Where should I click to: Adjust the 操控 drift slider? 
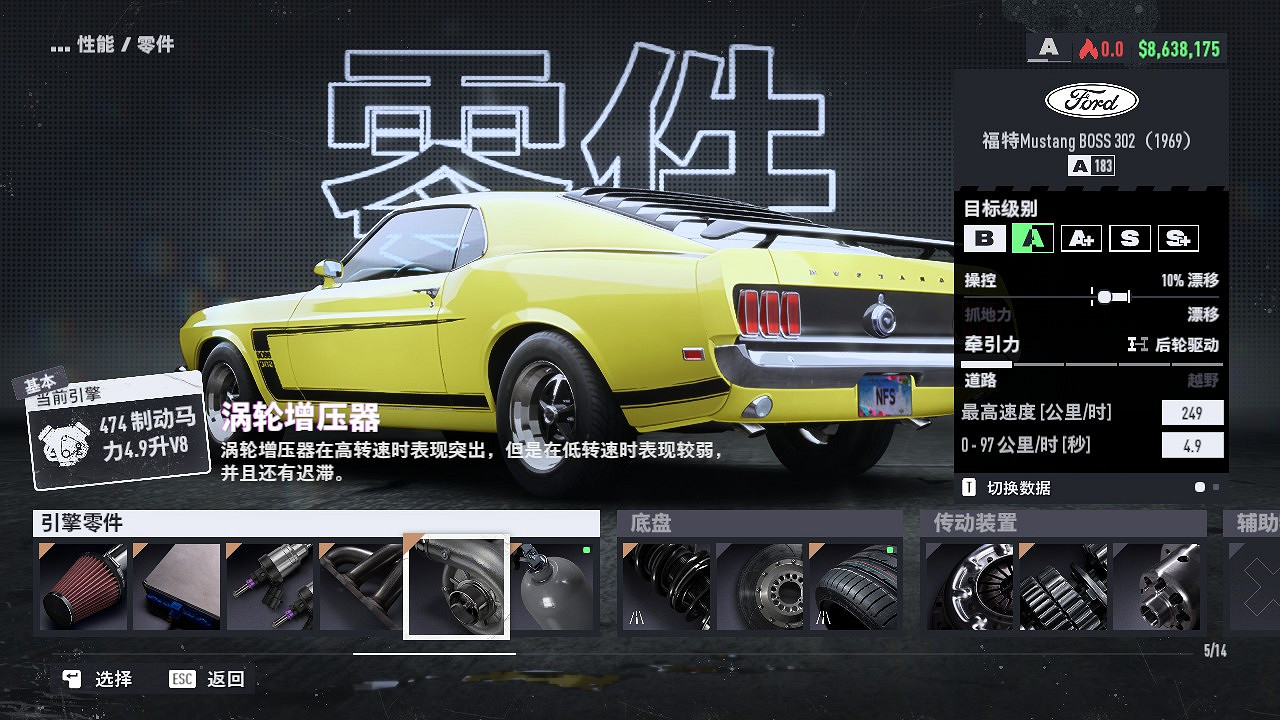click(1106, 296)
